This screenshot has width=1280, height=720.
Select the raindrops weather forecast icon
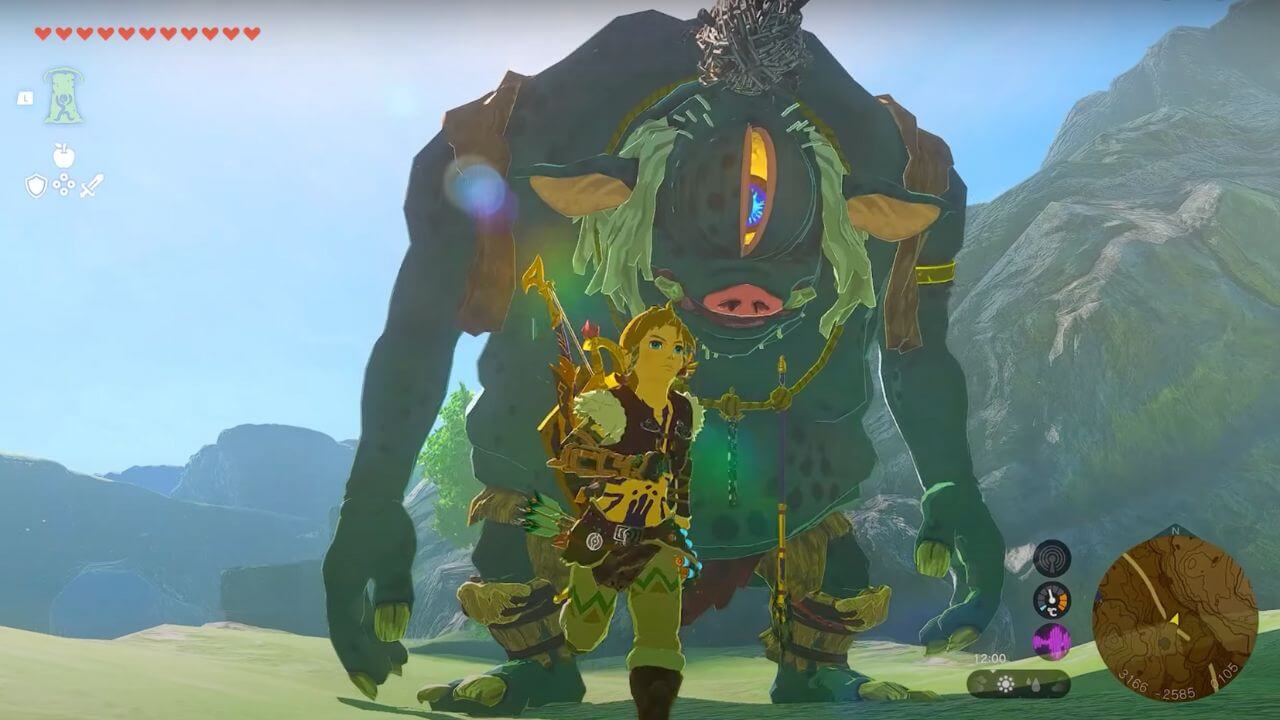pos(1033,684)
